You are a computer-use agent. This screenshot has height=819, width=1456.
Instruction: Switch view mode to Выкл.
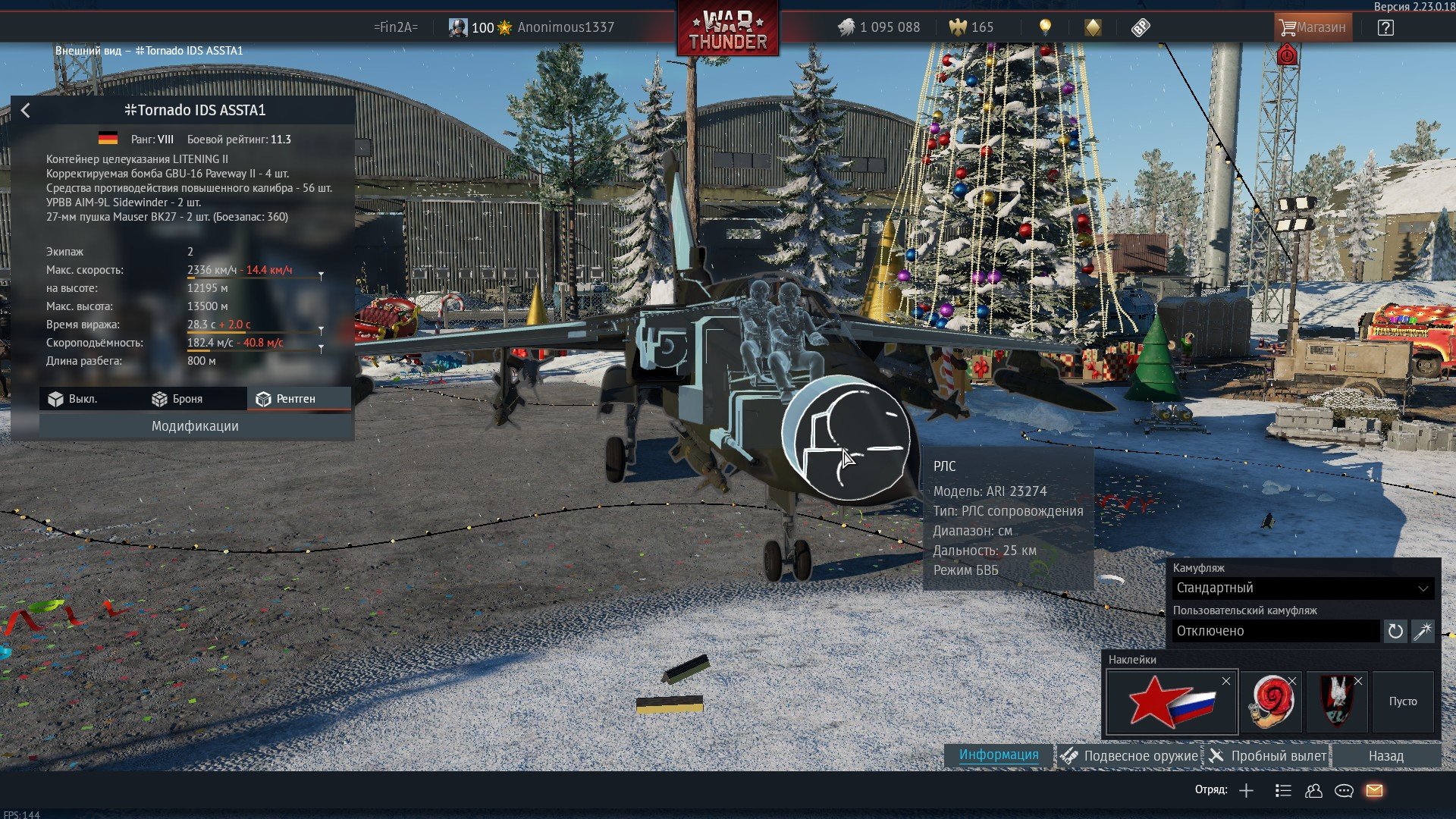[x=74, y=399]
